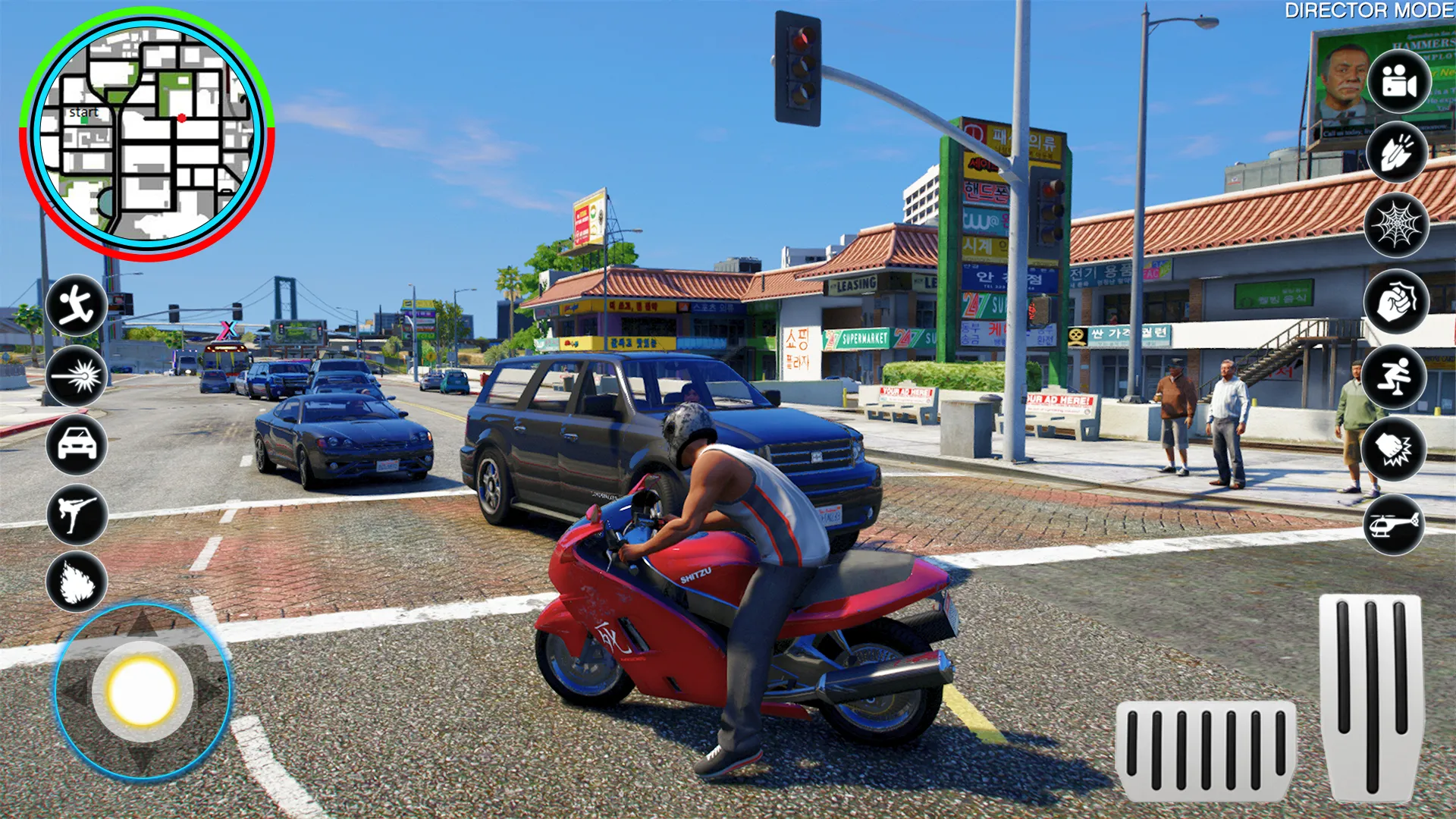Activate the spider web ability icon
The image size is (1456, 819).
(1397, 225)
